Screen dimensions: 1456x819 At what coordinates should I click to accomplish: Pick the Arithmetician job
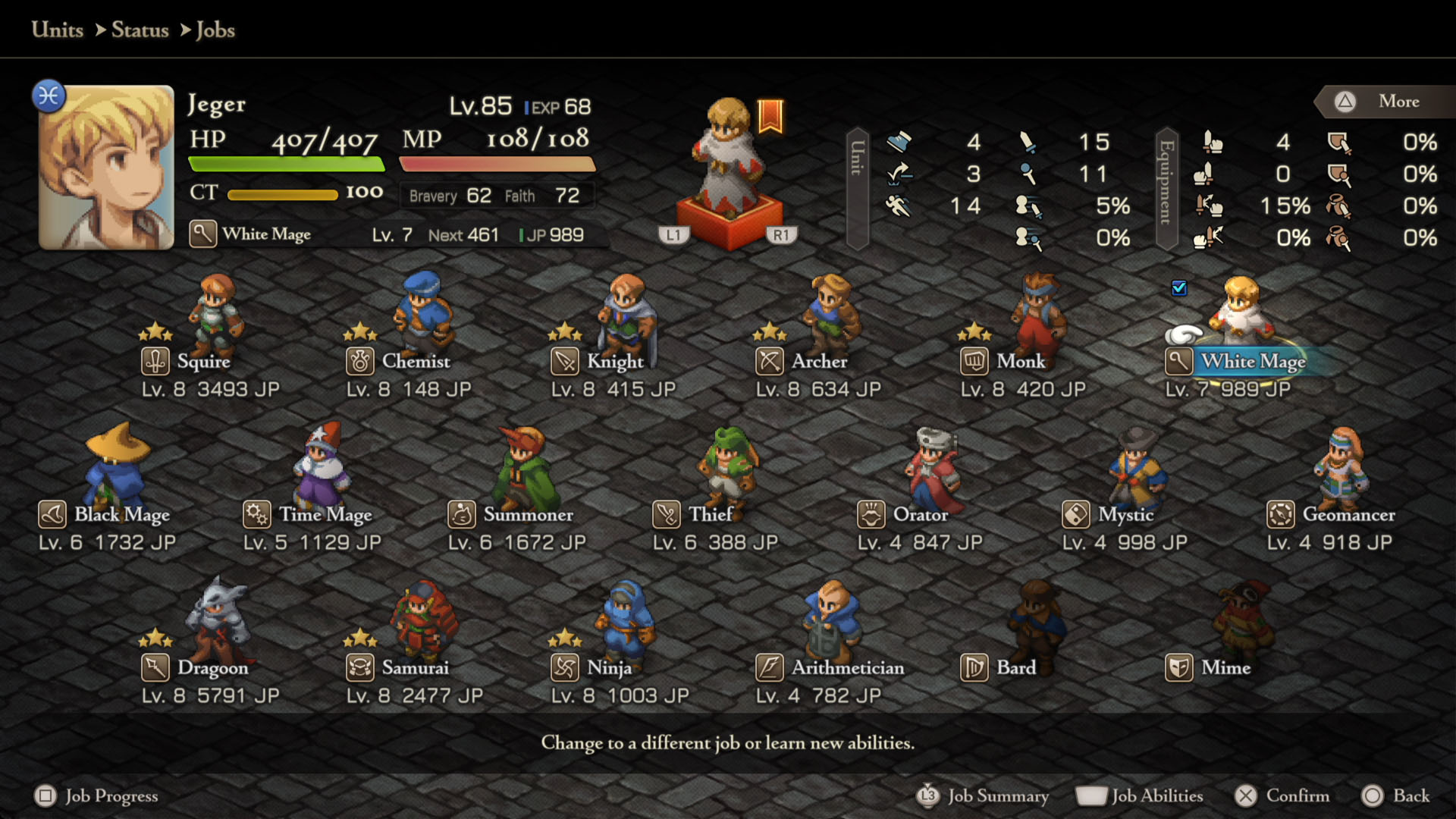[x=847, y=668]
